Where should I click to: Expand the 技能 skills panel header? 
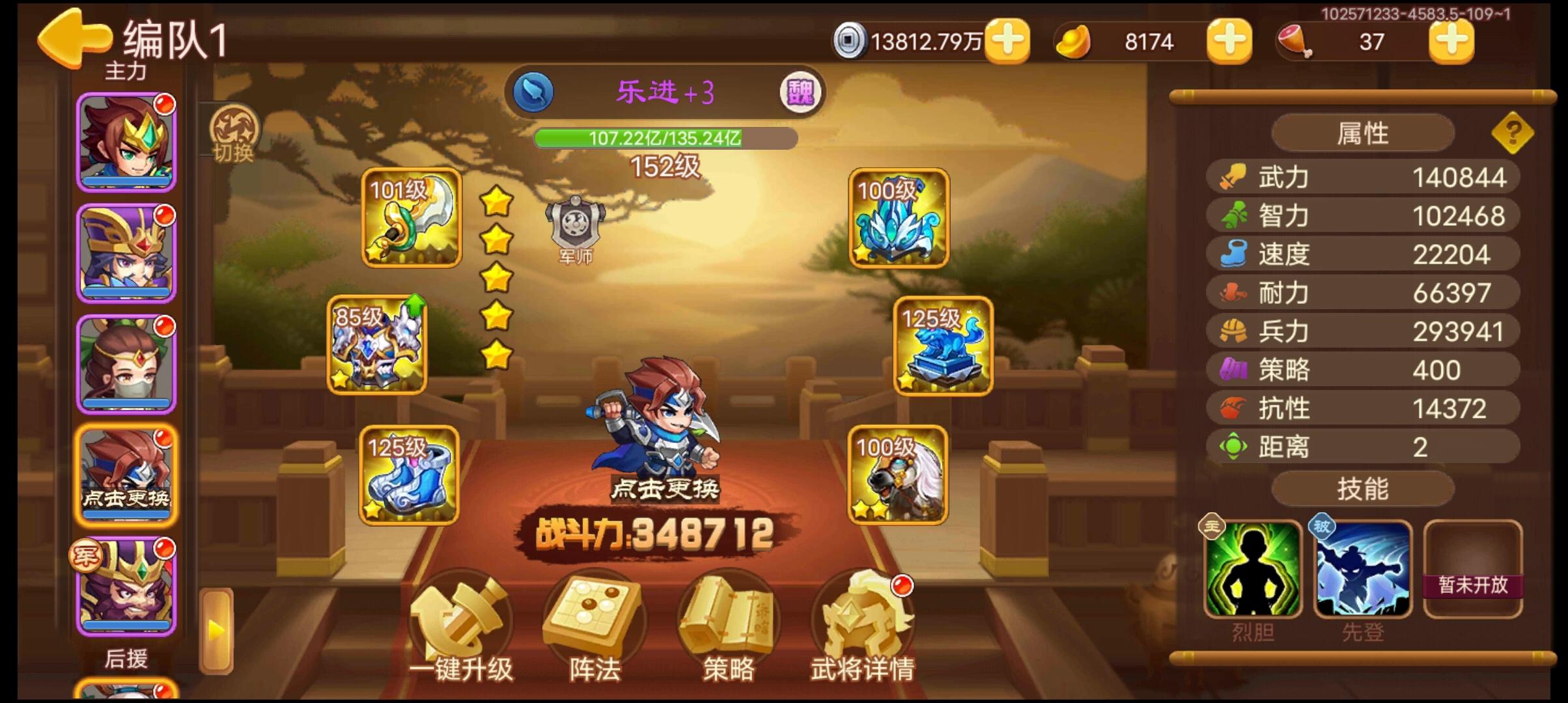point(1364,488)
